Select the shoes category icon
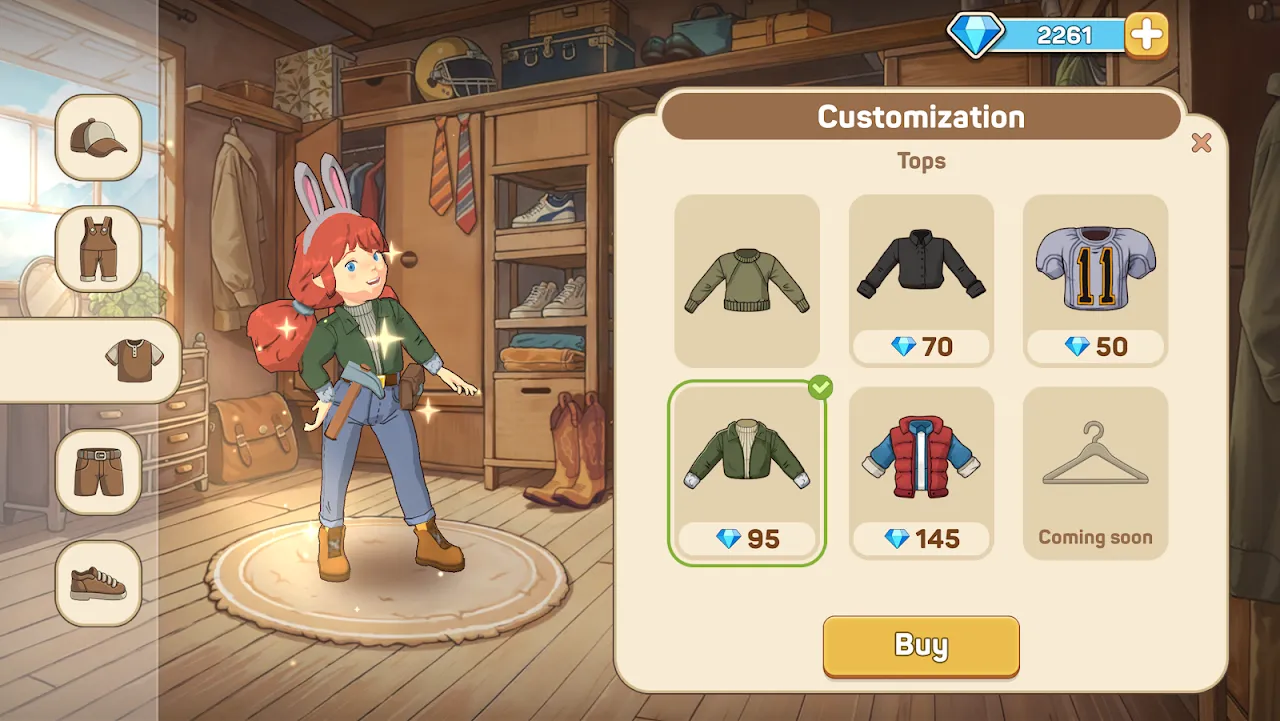The height and width of the screenshot is (721, 1280). (x=97, y=584)
